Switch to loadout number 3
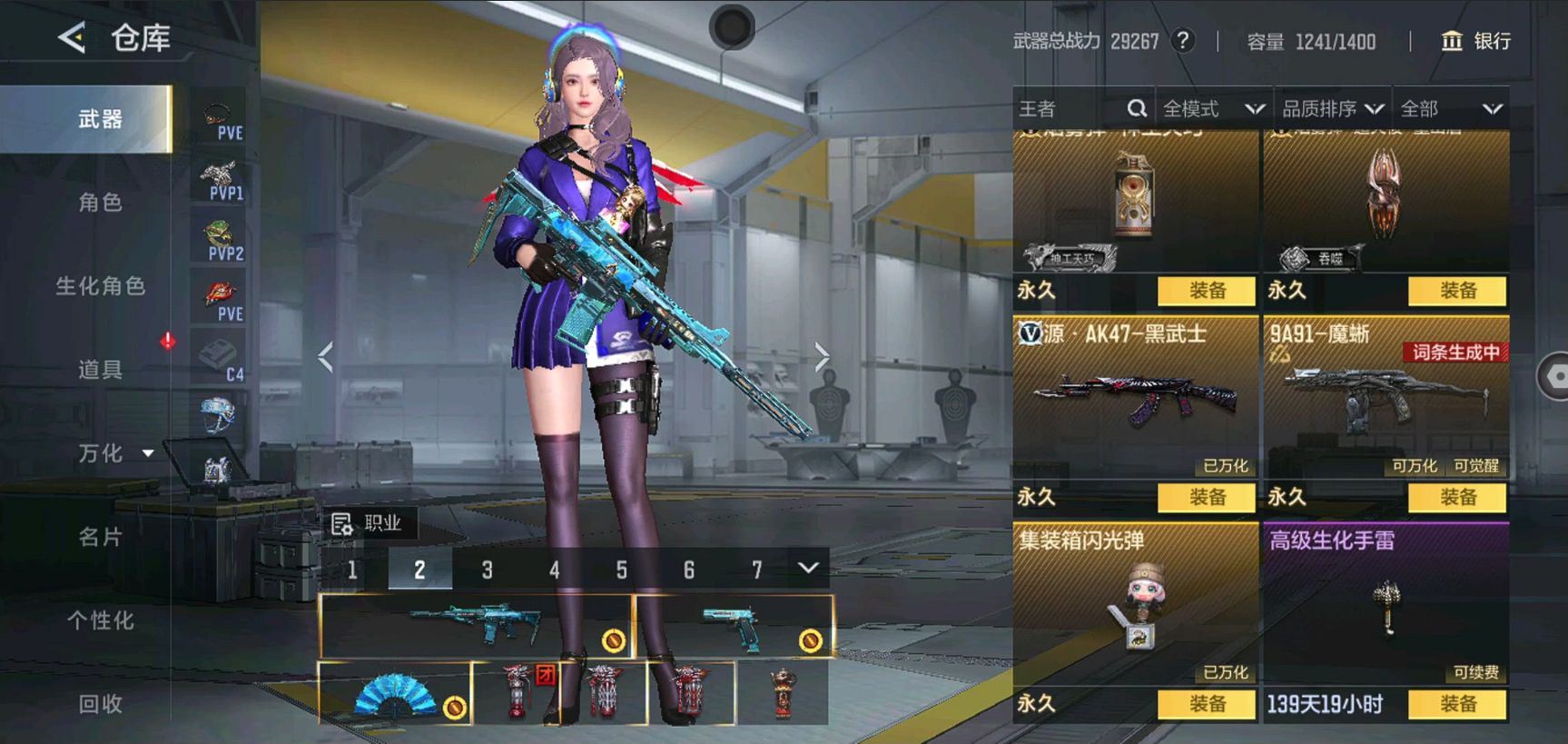 487,570
